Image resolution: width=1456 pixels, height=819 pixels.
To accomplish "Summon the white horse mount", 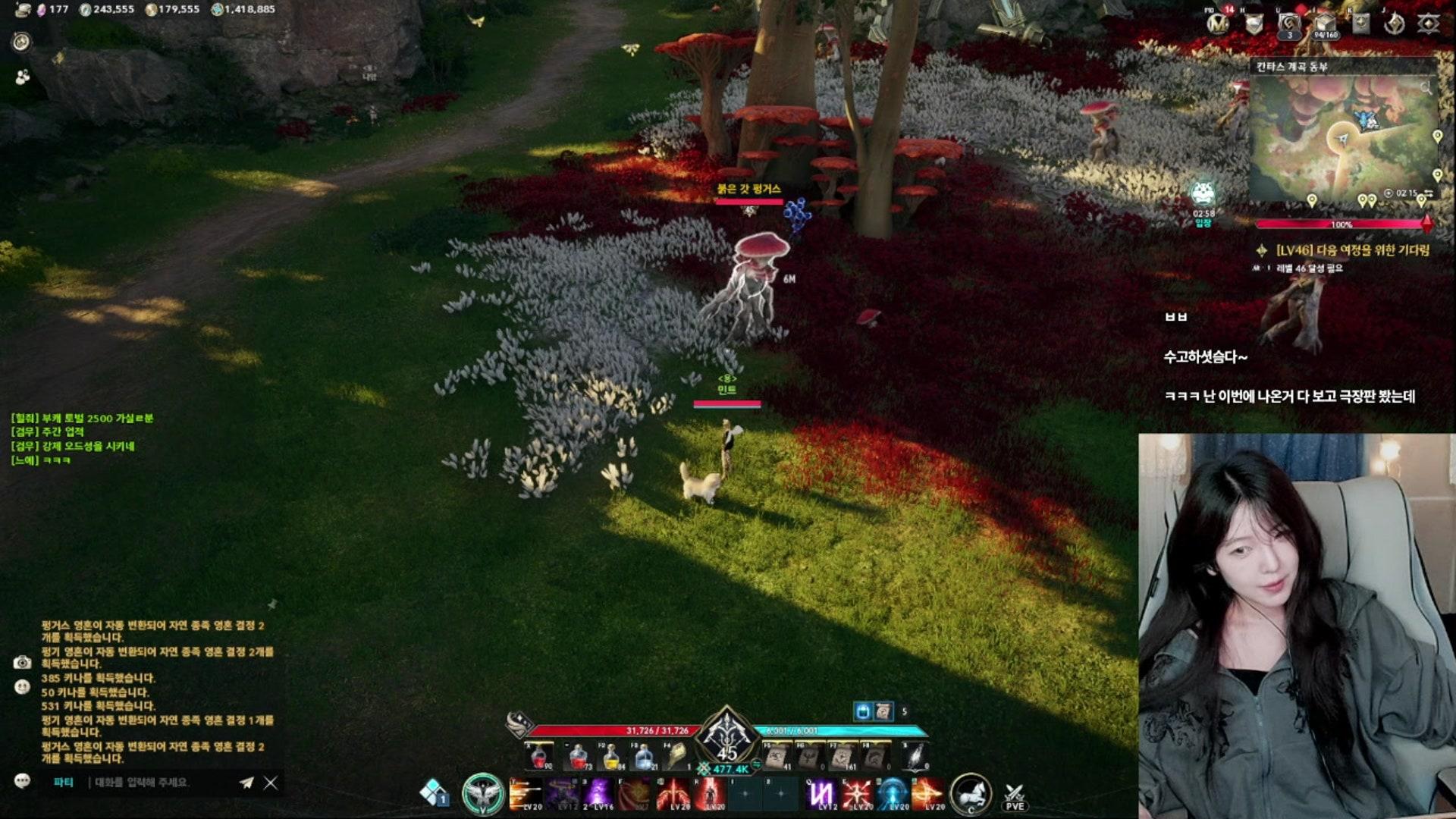I will coord(971,794).
